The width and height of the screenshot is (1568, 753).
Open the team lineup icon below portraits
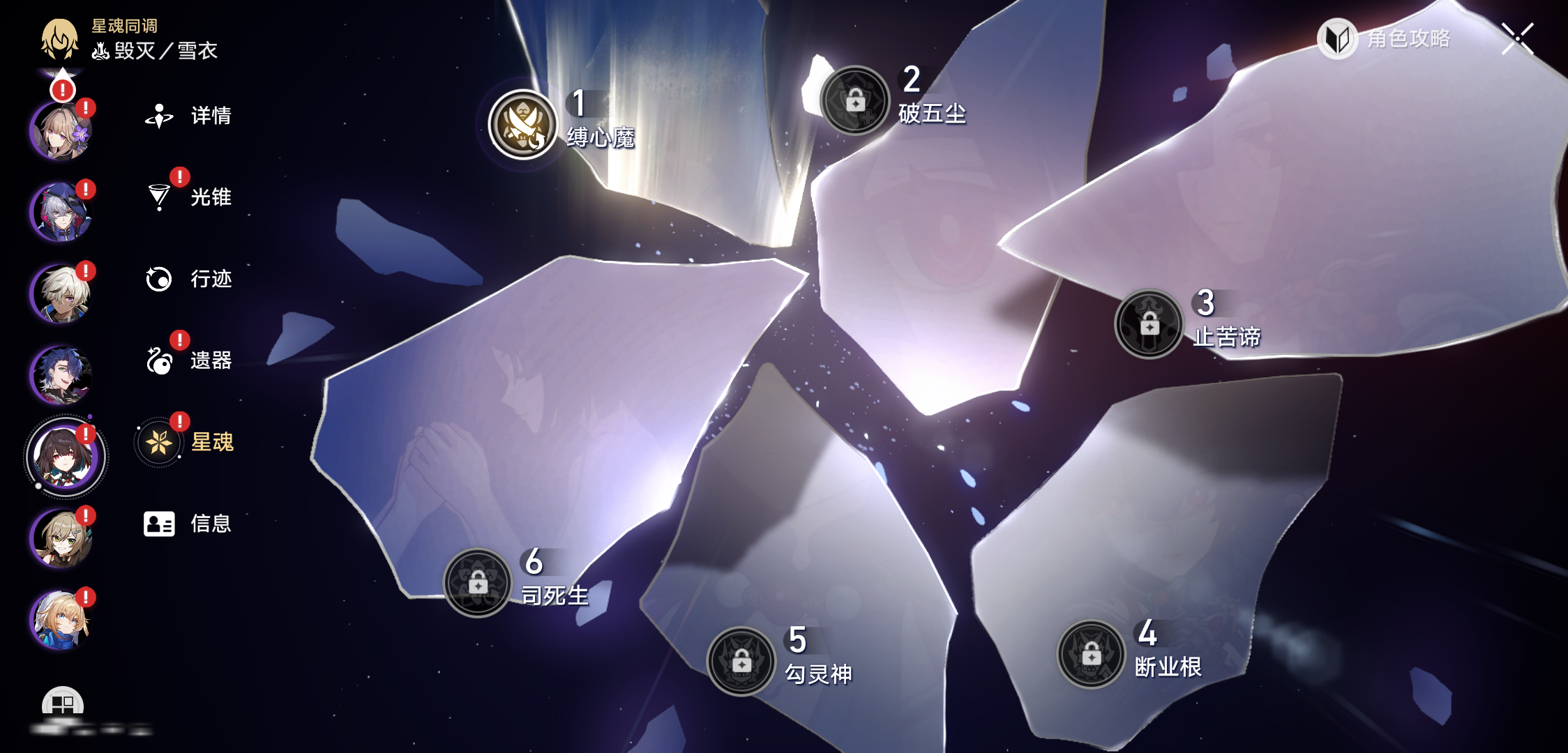63,704
